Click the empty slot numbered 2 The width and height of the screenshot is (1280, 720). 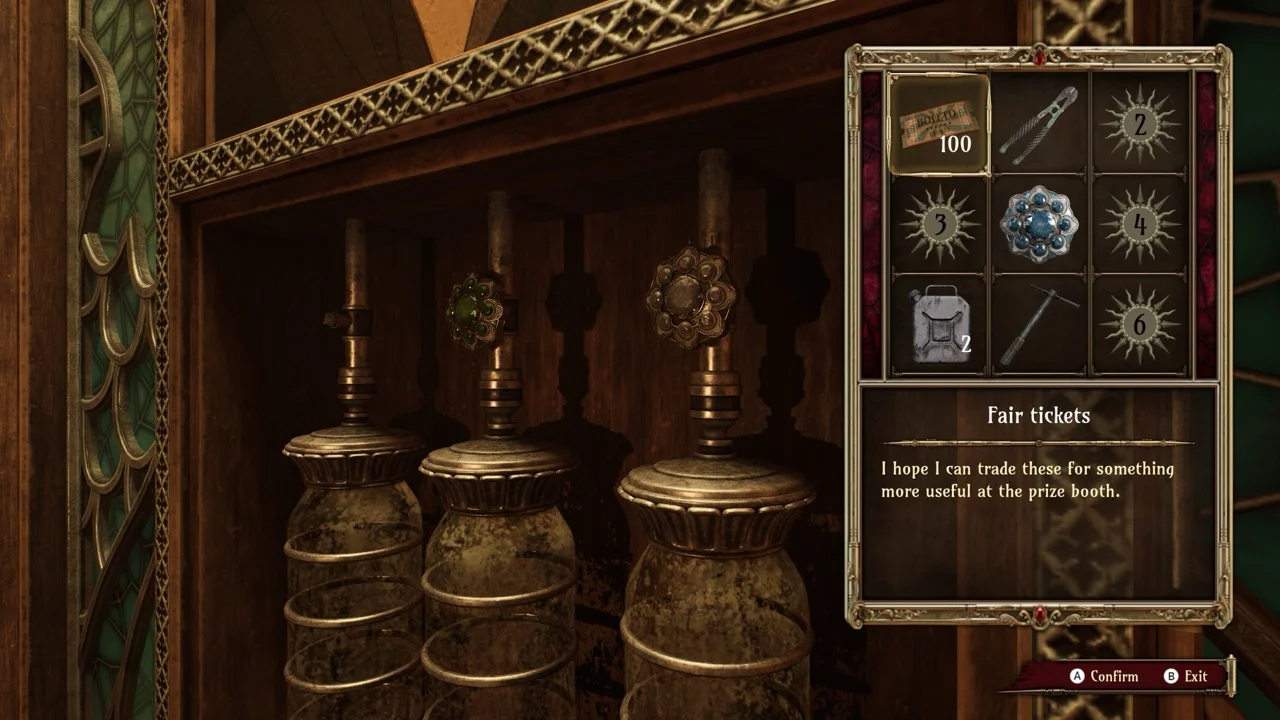point(1139,124)
